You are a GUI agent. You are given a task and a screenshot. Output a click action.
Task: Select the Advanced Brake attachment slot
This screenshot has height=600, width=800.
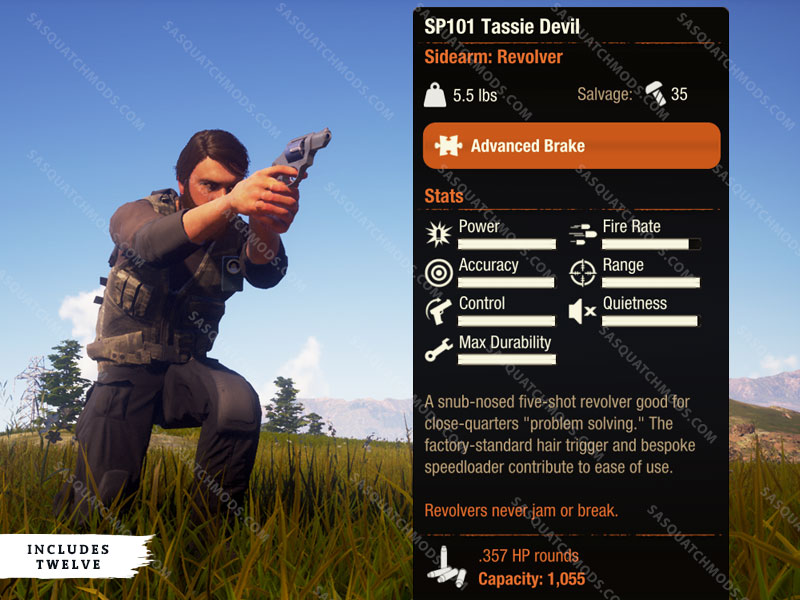(x=571, y=146)
